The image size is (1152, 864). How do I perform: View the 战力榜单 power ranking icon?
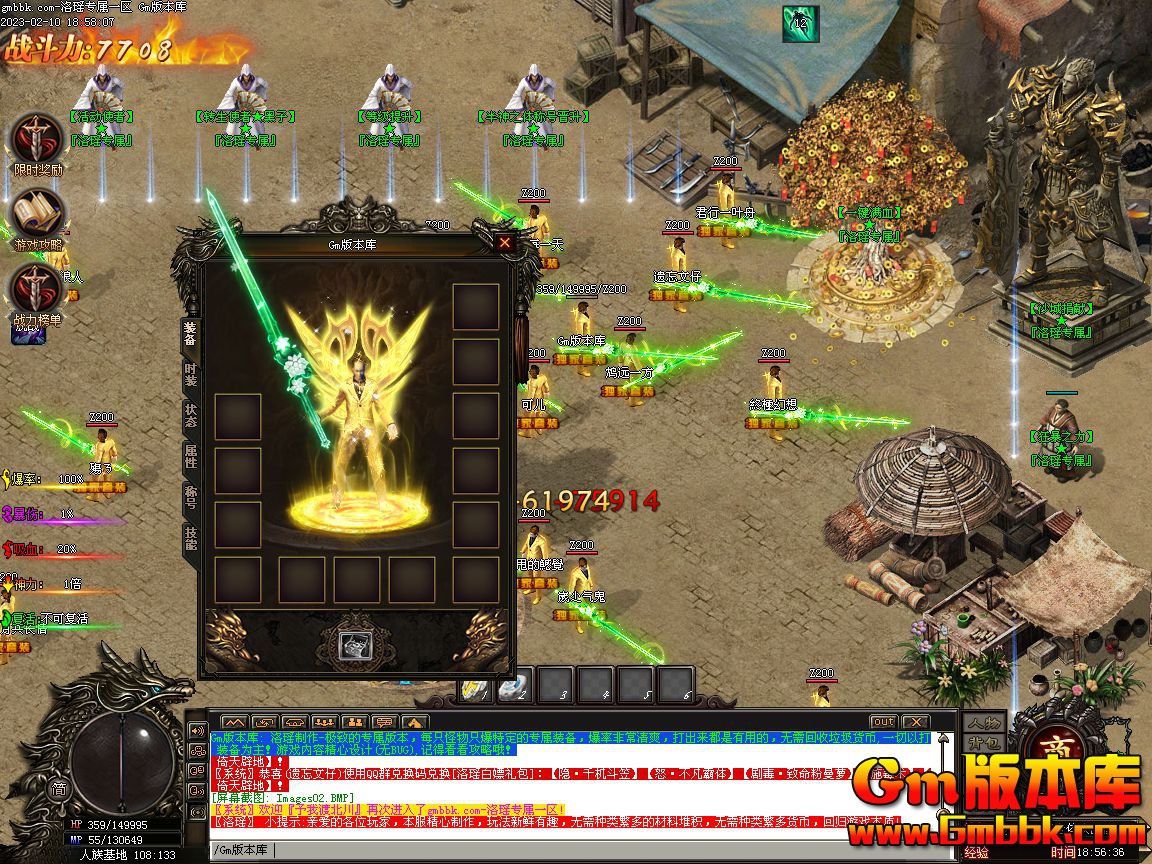(37, 291)
